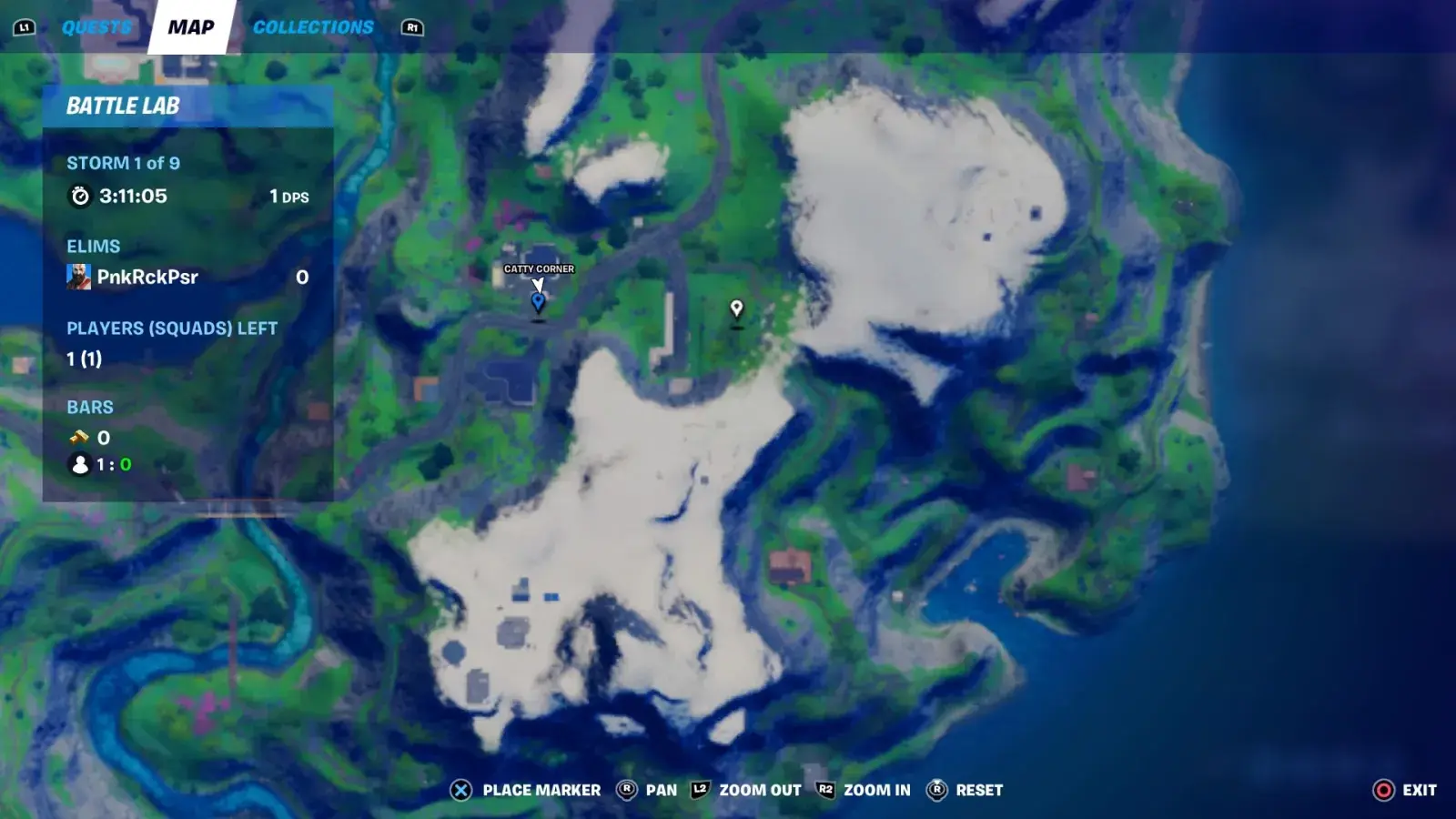Click the EXIT label at bottom right

(x=1419, y=790)
